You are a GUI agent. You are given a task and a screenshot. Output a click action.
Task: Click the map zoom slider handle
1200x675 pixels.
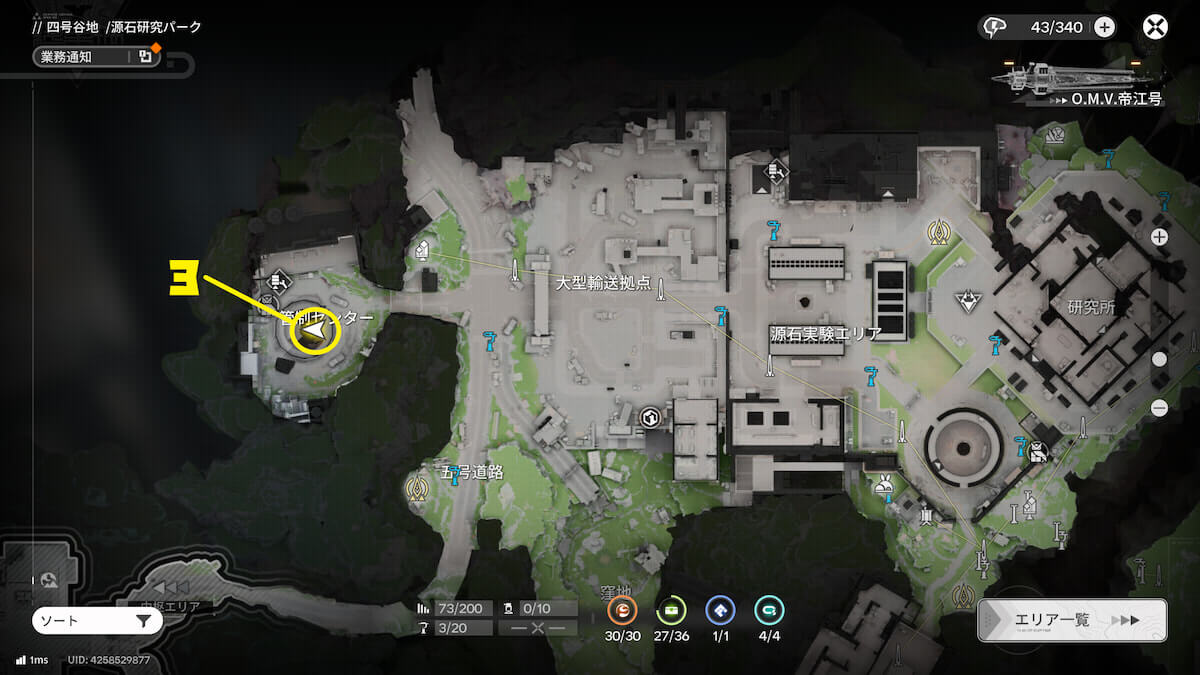[1159, 359]
